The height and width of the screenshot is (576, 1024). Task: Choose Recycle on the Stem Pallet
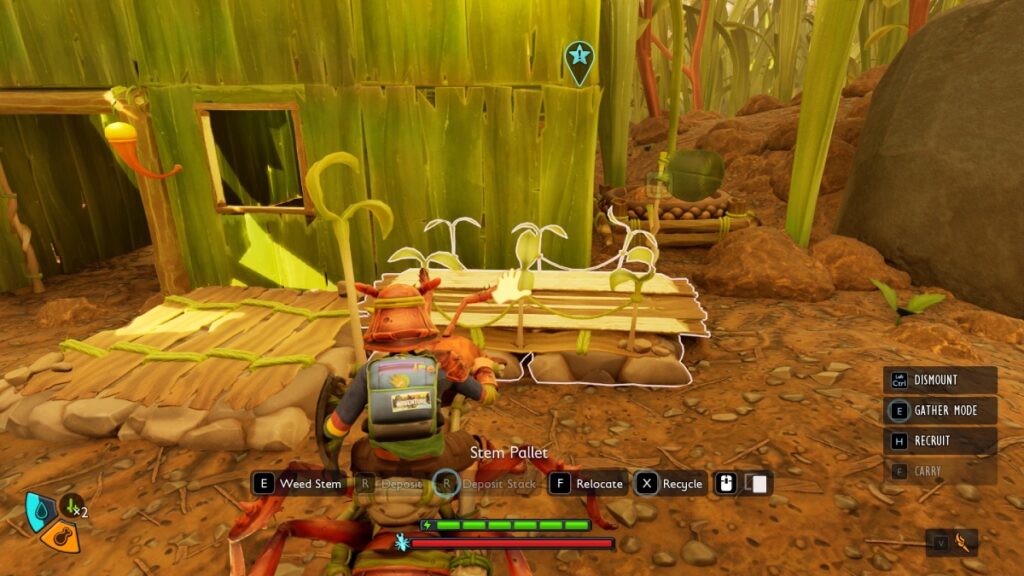pyautogui.click(x=671, y=484)
